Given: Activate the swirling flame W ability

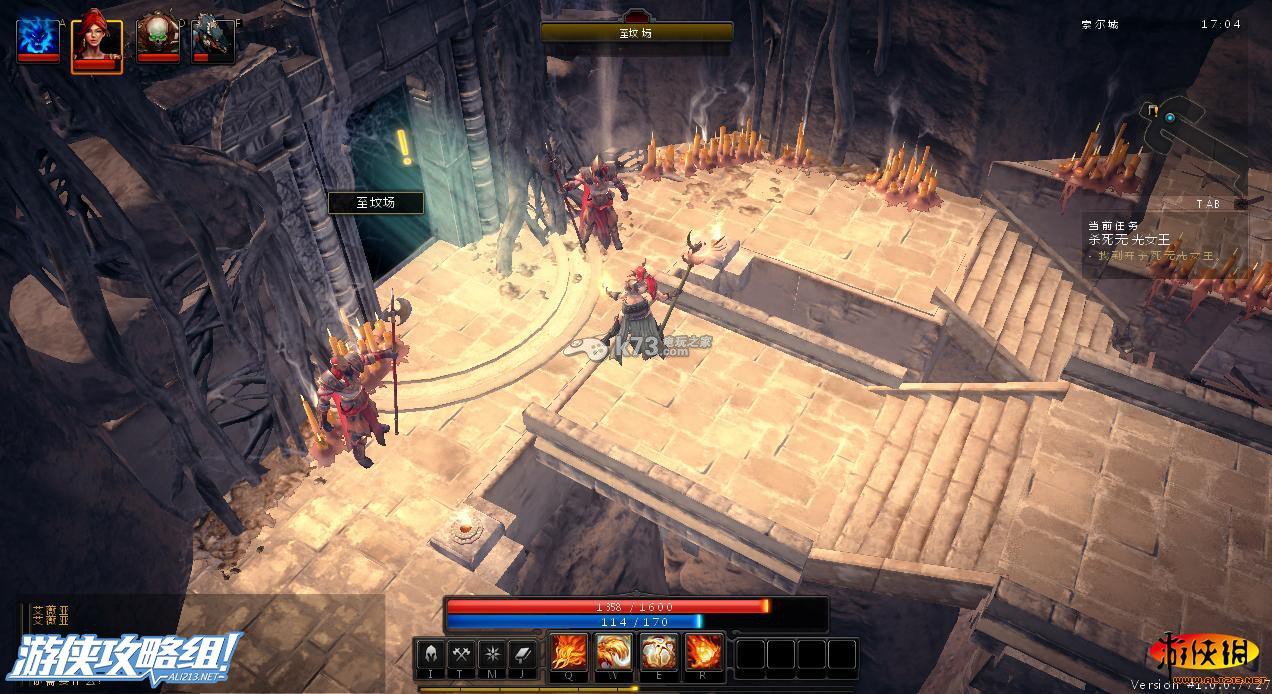Looking at the screenshot, I should [614, 653].
